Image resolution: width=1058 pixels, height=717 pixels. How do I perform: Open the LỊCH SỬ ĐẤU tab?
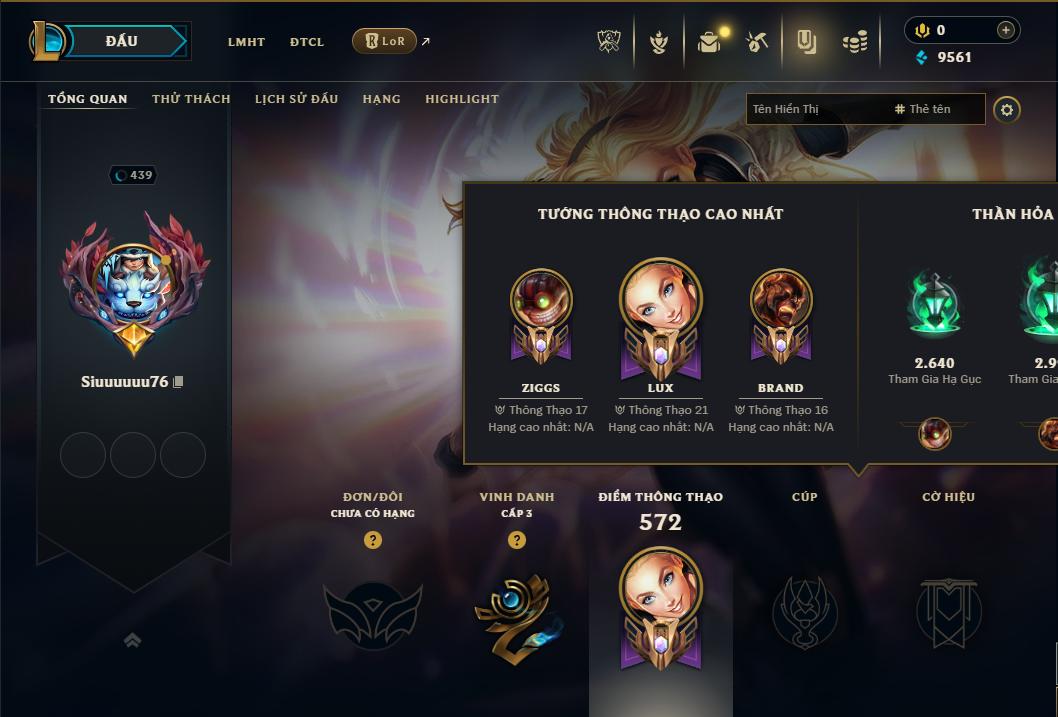tap(296, 99)
